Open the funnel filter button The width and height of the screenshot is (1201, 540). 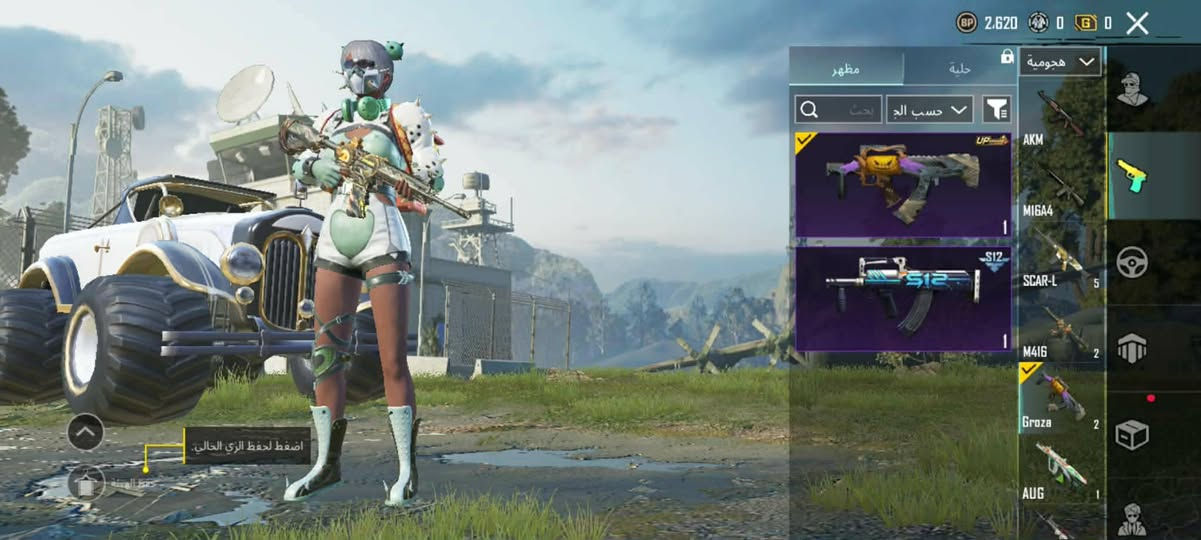[996, 109]
